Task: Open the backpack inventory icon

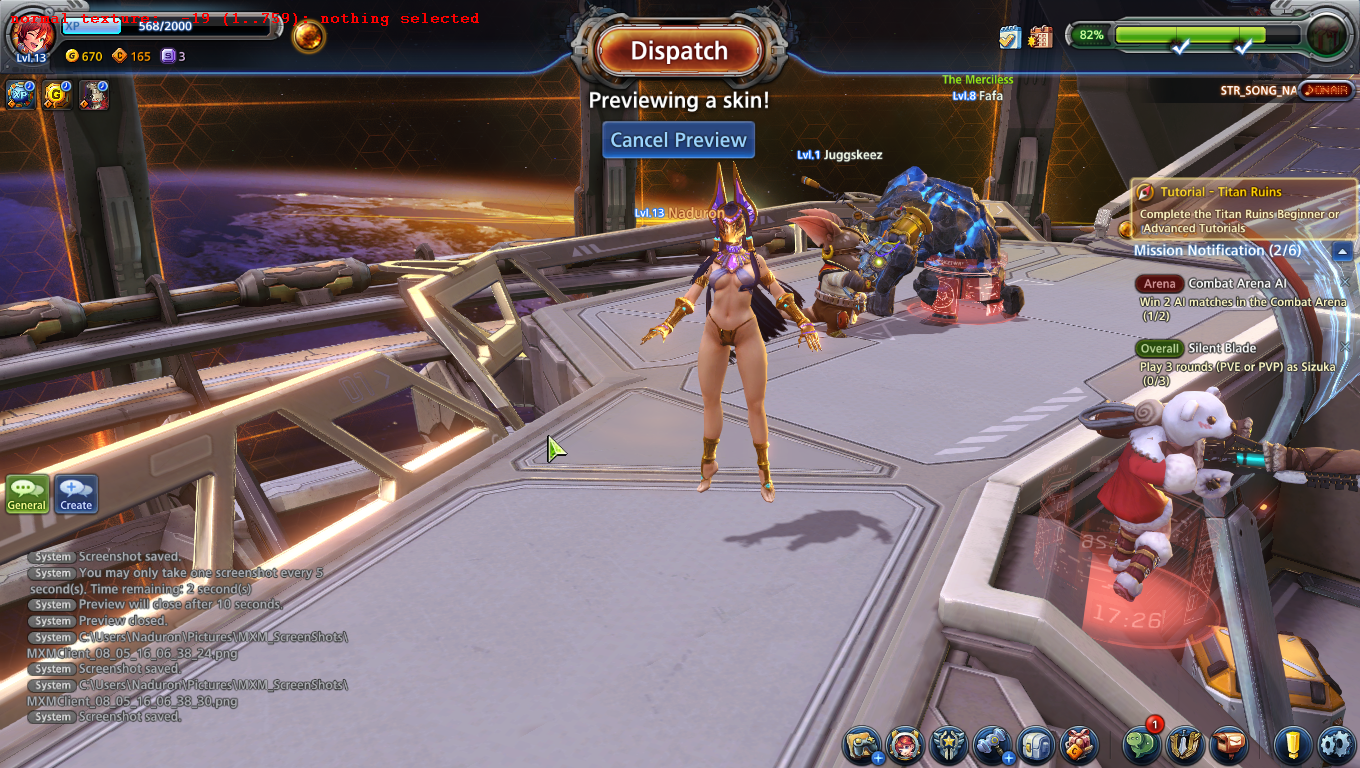Action: pyautogui.click(x=1035, y=745)
